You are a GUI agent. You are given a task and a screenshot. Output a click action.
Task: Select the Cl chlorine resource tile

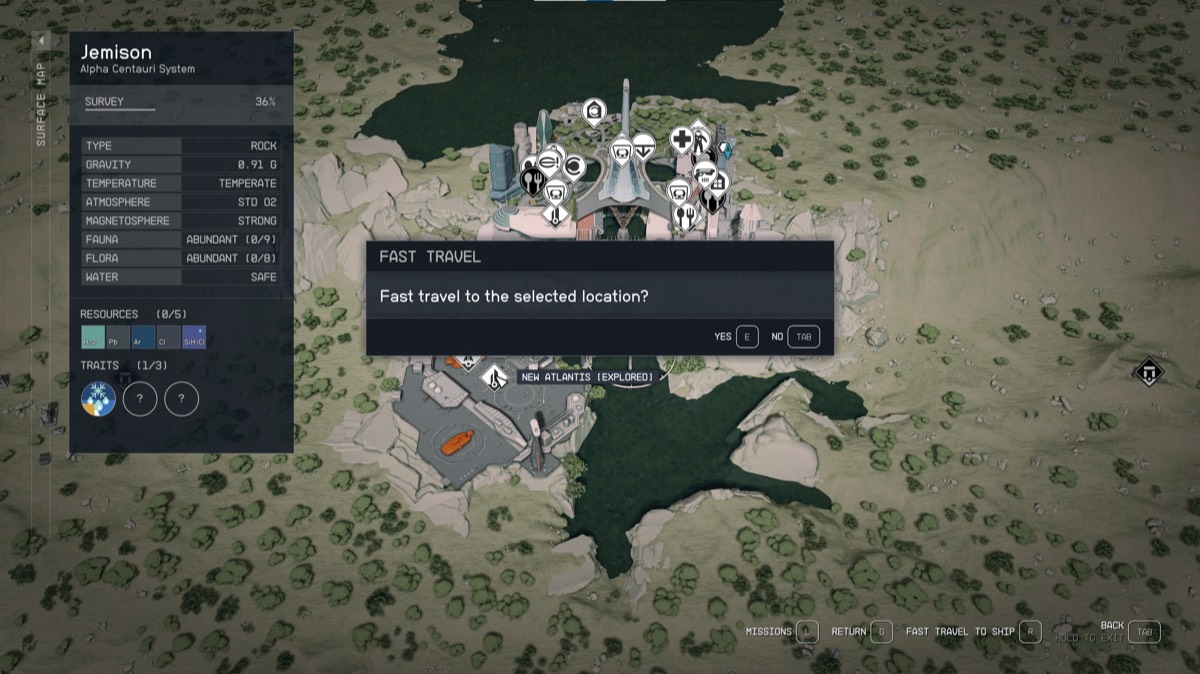point(168,338)
